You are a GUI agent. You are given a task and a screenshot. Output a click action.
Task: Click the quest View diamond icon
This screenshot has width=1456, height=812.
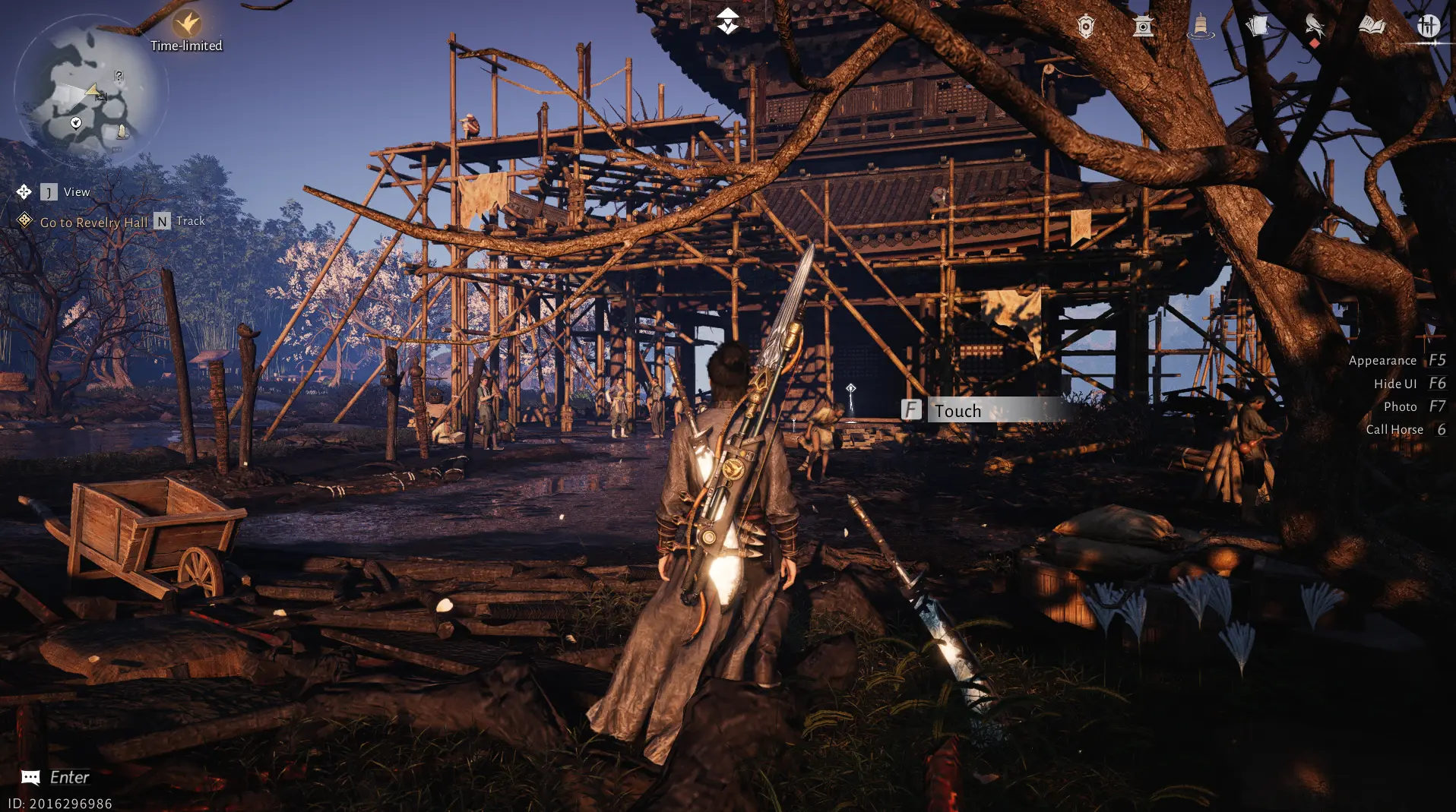pyautogui.click(x=24, y=192)
